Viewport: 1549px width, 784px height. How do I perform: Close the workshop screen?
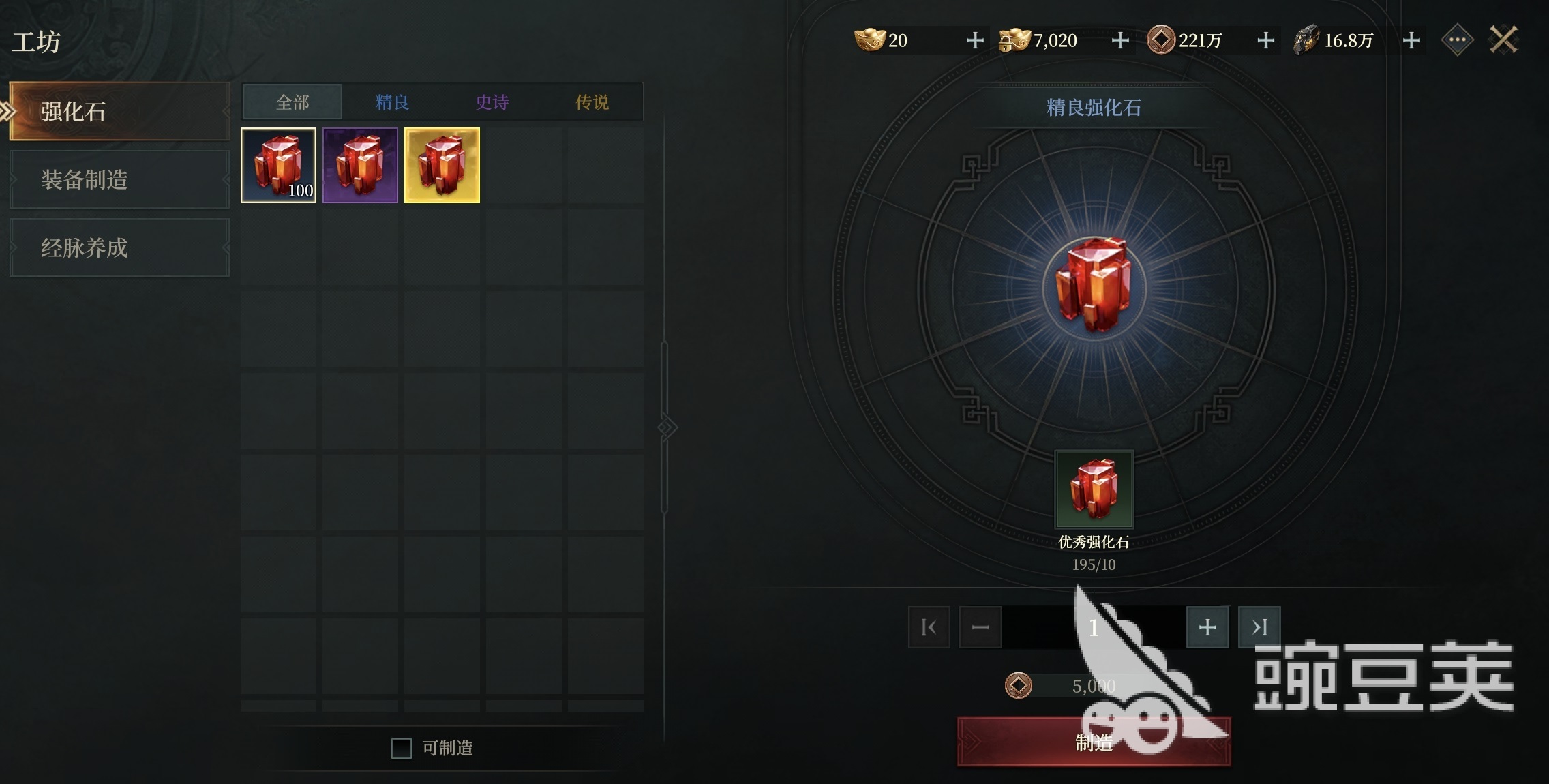(1503, 40)
